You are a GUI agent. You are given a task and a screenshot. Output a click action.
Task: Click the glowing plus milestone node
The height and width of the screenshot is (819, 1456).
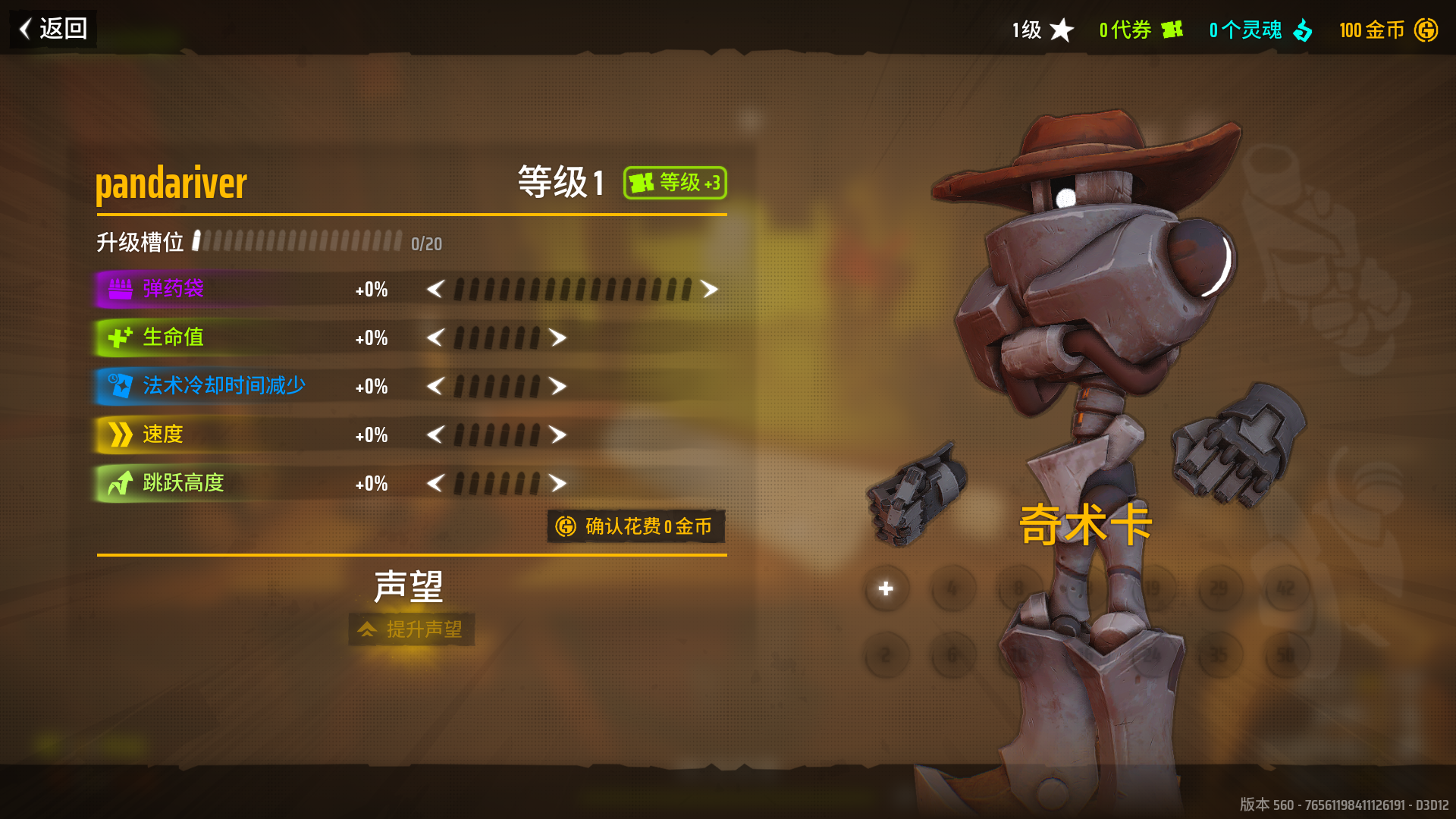click(x=886, y=588)
